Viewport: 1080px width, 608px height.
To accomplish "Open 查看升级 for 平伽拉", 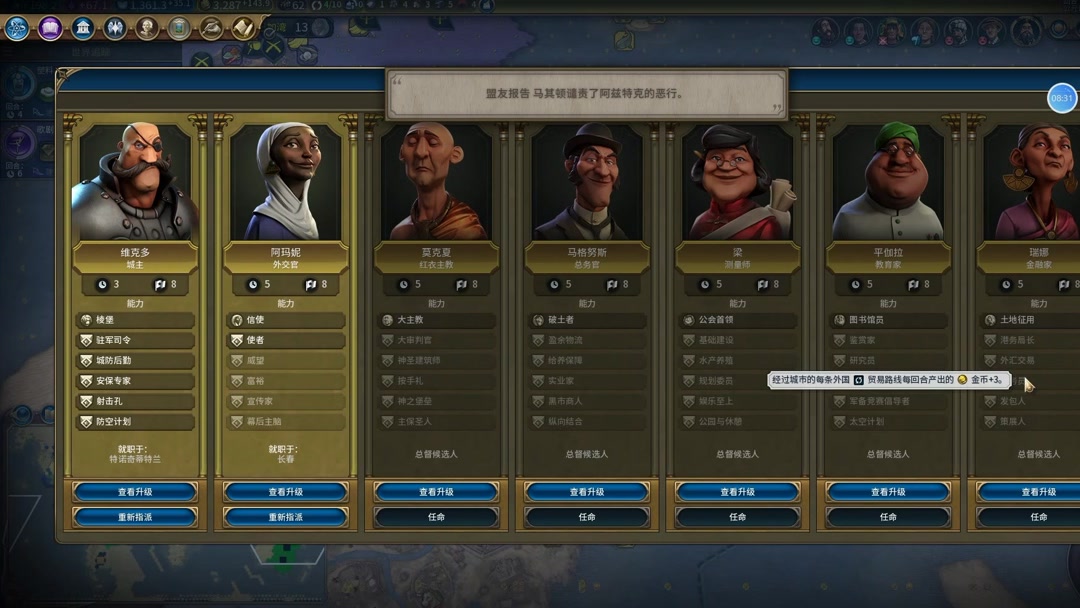I will coord(888,492).
